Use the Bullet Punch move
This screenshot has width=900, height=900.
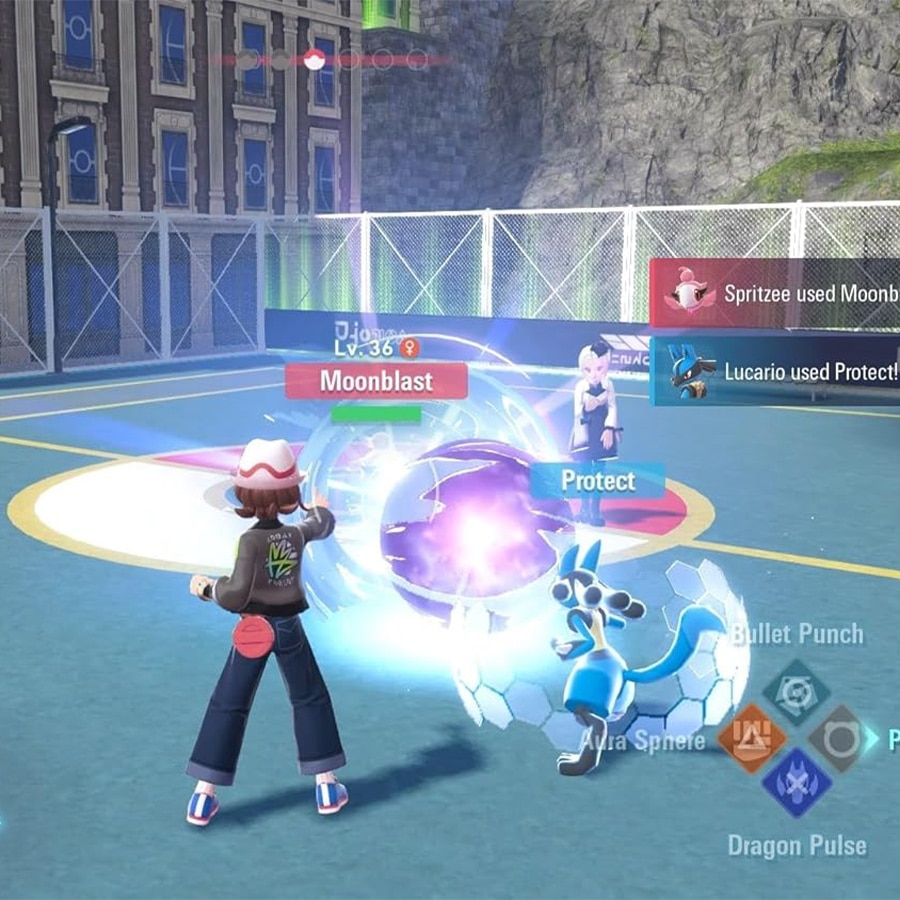(x=796, y=692)
